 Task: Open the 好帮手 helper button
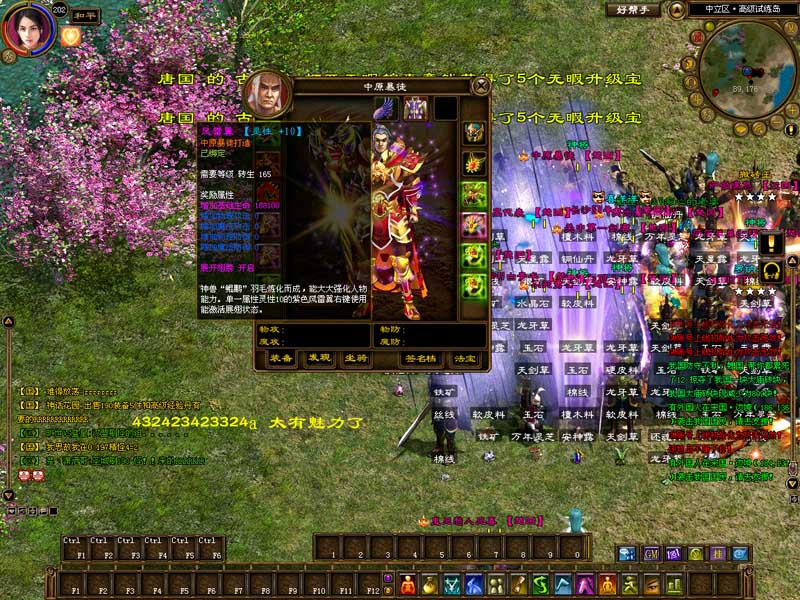click(x=632, y=10)
